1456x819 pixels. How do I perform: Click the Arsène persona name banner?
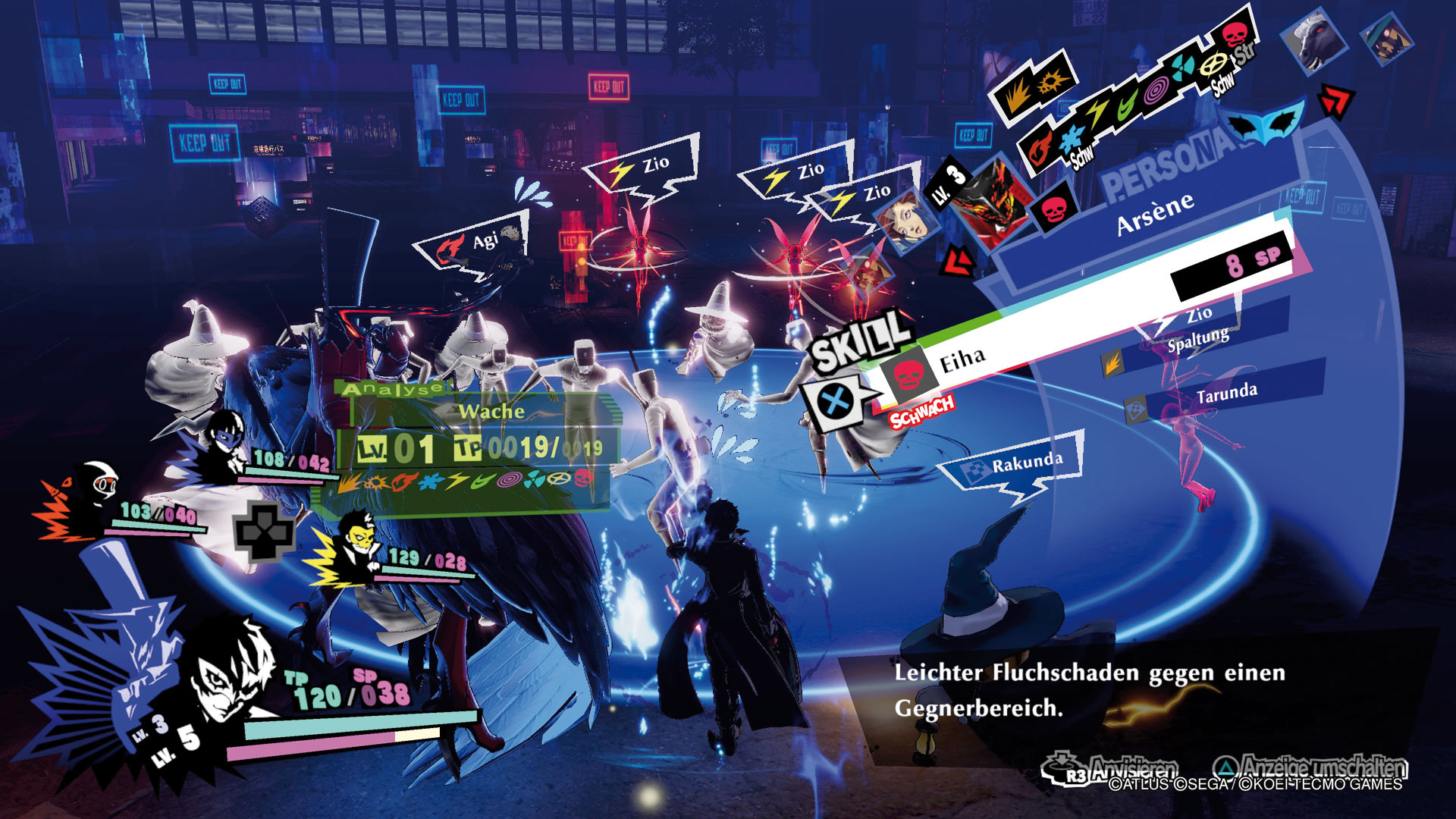(1155, 214)
